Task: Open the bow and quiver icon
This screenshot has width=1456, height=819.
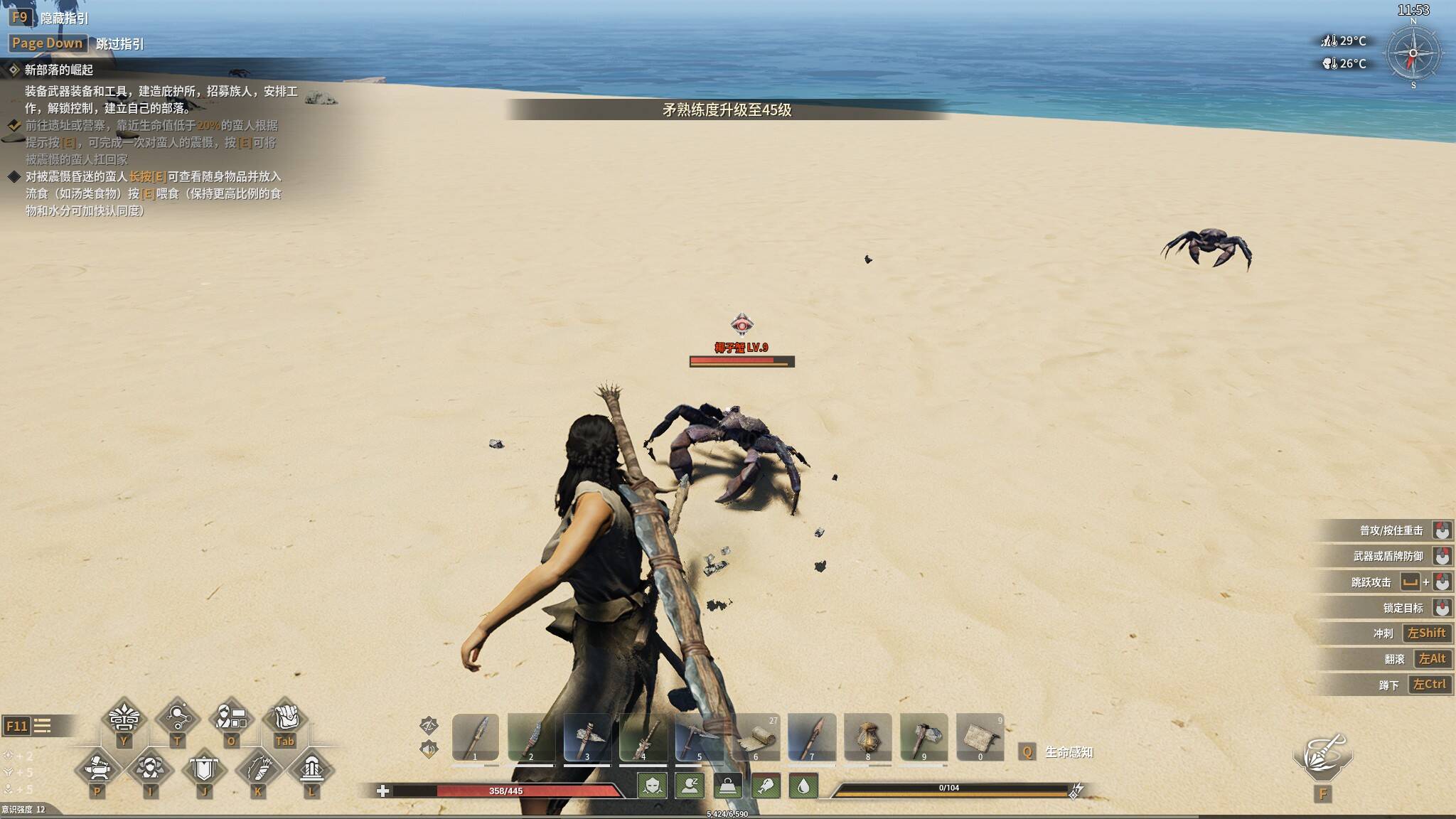Action: point(257,769)
